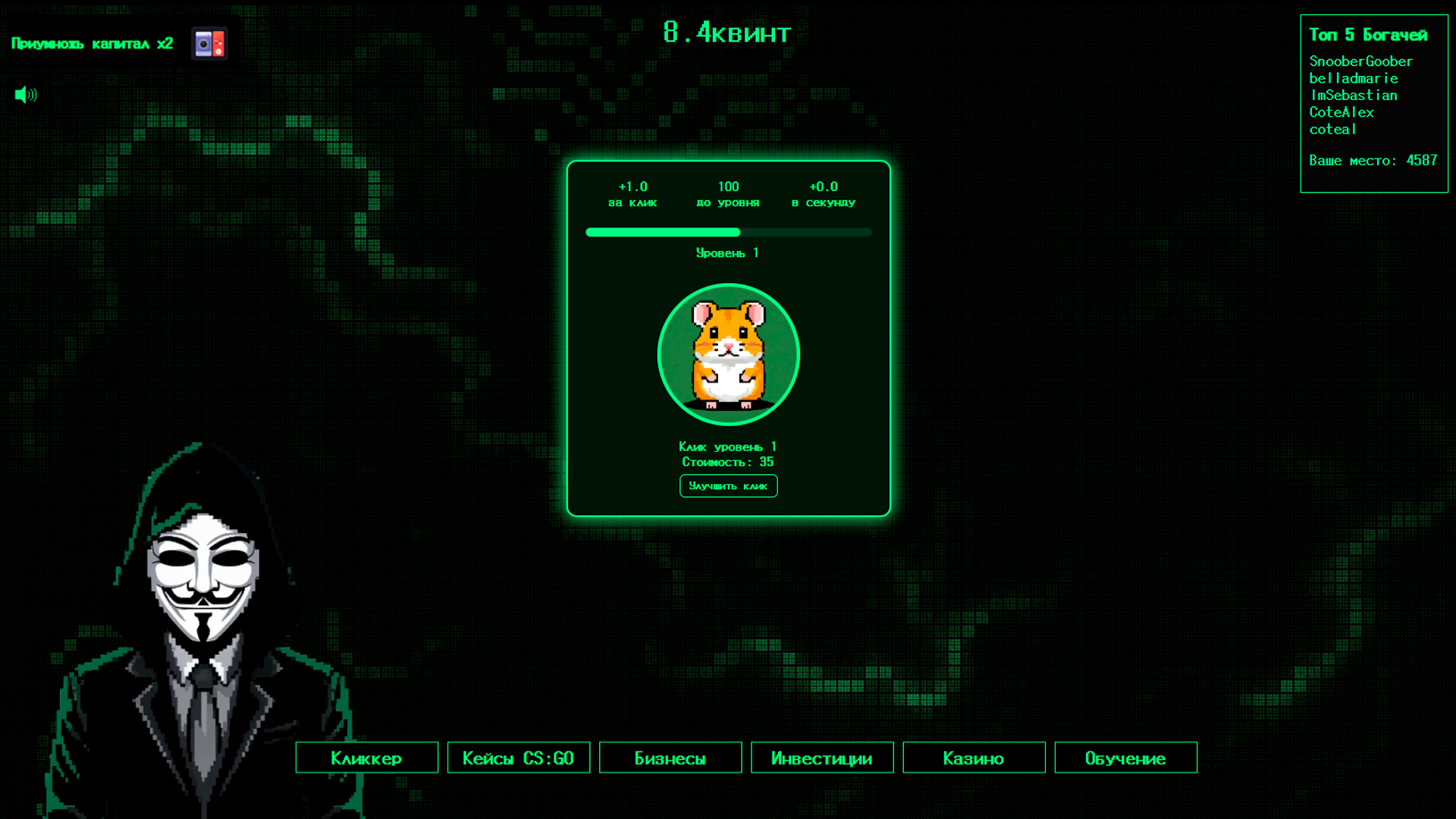Open the Инвестиции section
Screen dimensions: 1456x819
[x=821, y=757]
